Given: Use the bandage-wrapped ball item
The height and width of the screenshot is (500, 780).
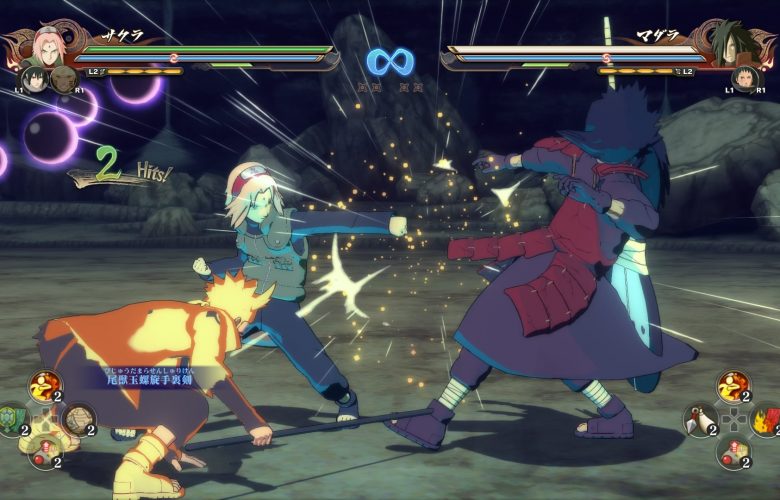Looking at the screenshot, I should pyautogui.click(x=76, y=418).
